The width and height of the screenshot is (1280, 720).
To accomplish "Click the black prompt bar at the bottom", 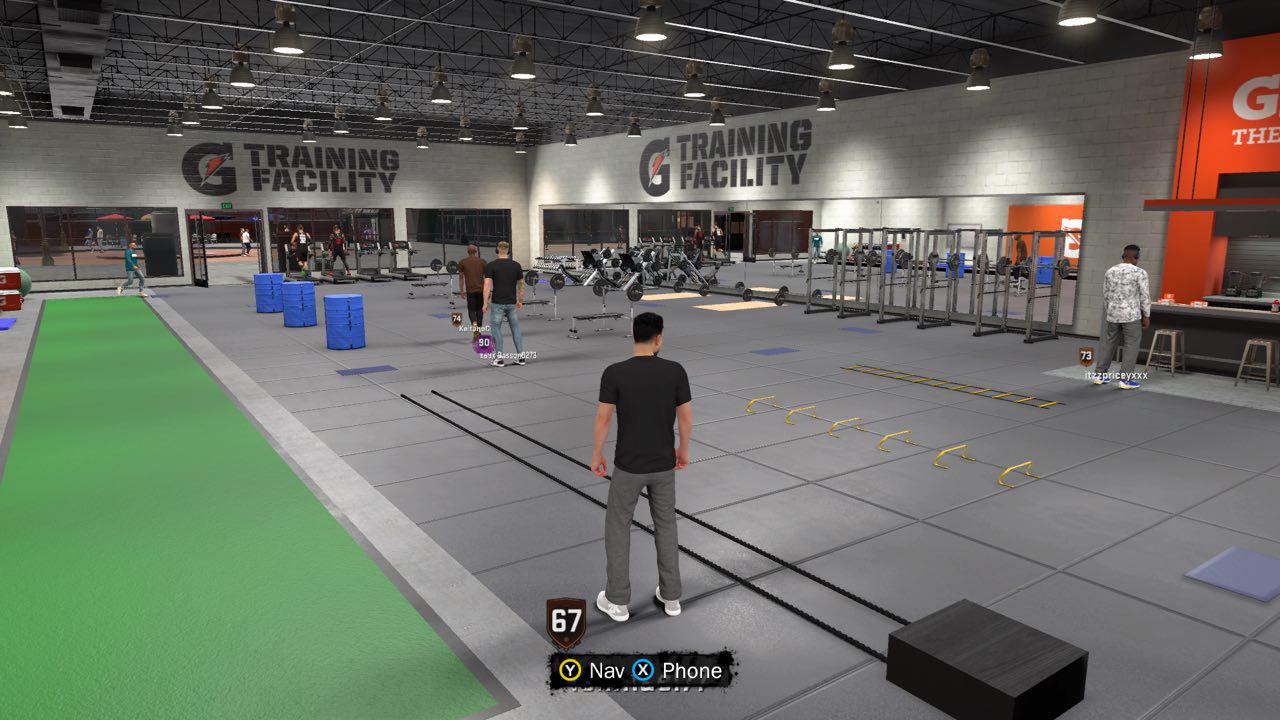I will [x=640, y=671].
